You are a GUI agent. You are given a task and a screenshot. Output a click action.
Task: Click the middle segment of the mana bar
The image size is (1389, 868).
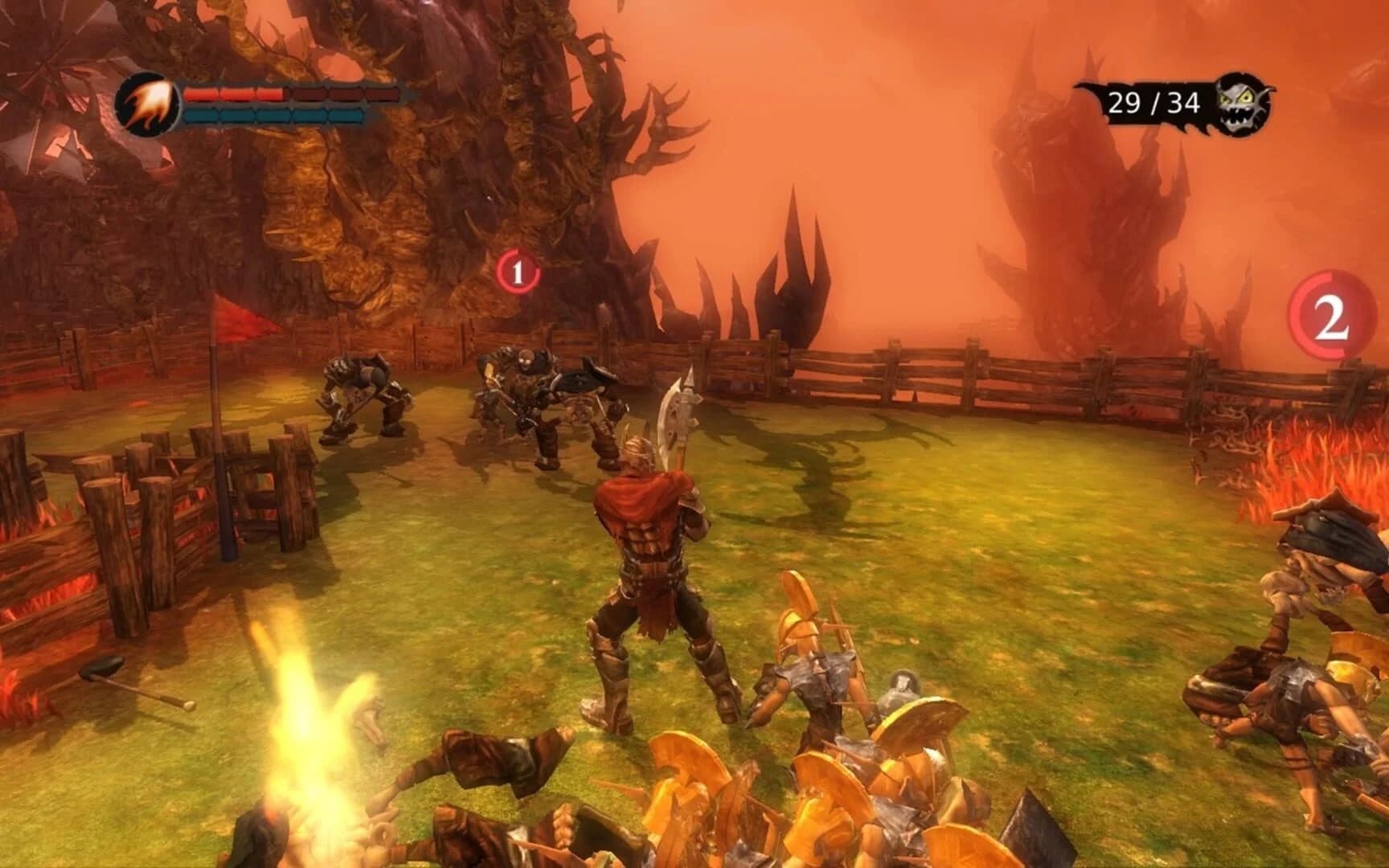pyautogui.click(x=273, y=117)
